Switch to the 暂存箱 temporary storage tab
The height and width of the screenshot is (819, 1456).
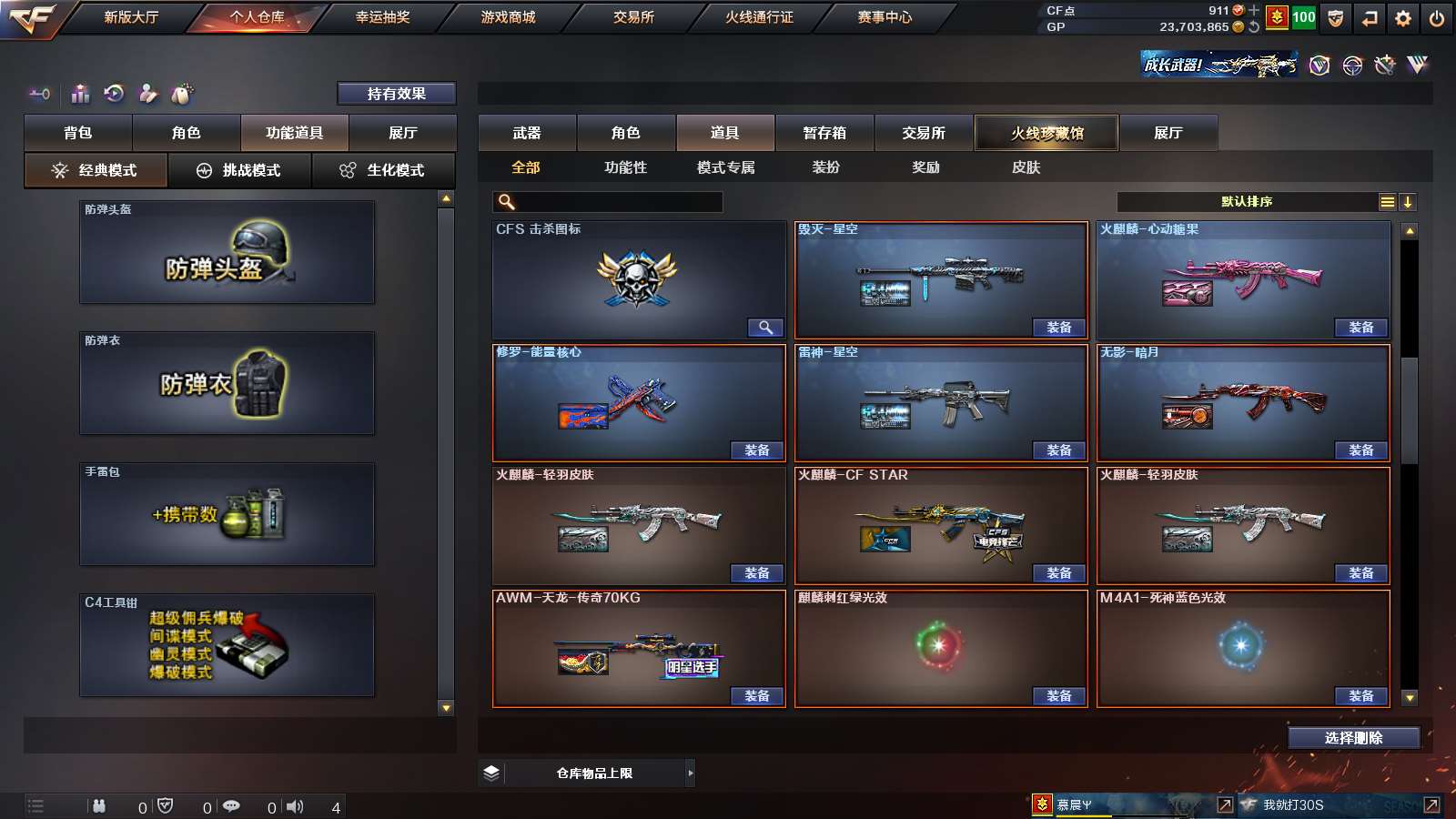(x=824, y=133)
